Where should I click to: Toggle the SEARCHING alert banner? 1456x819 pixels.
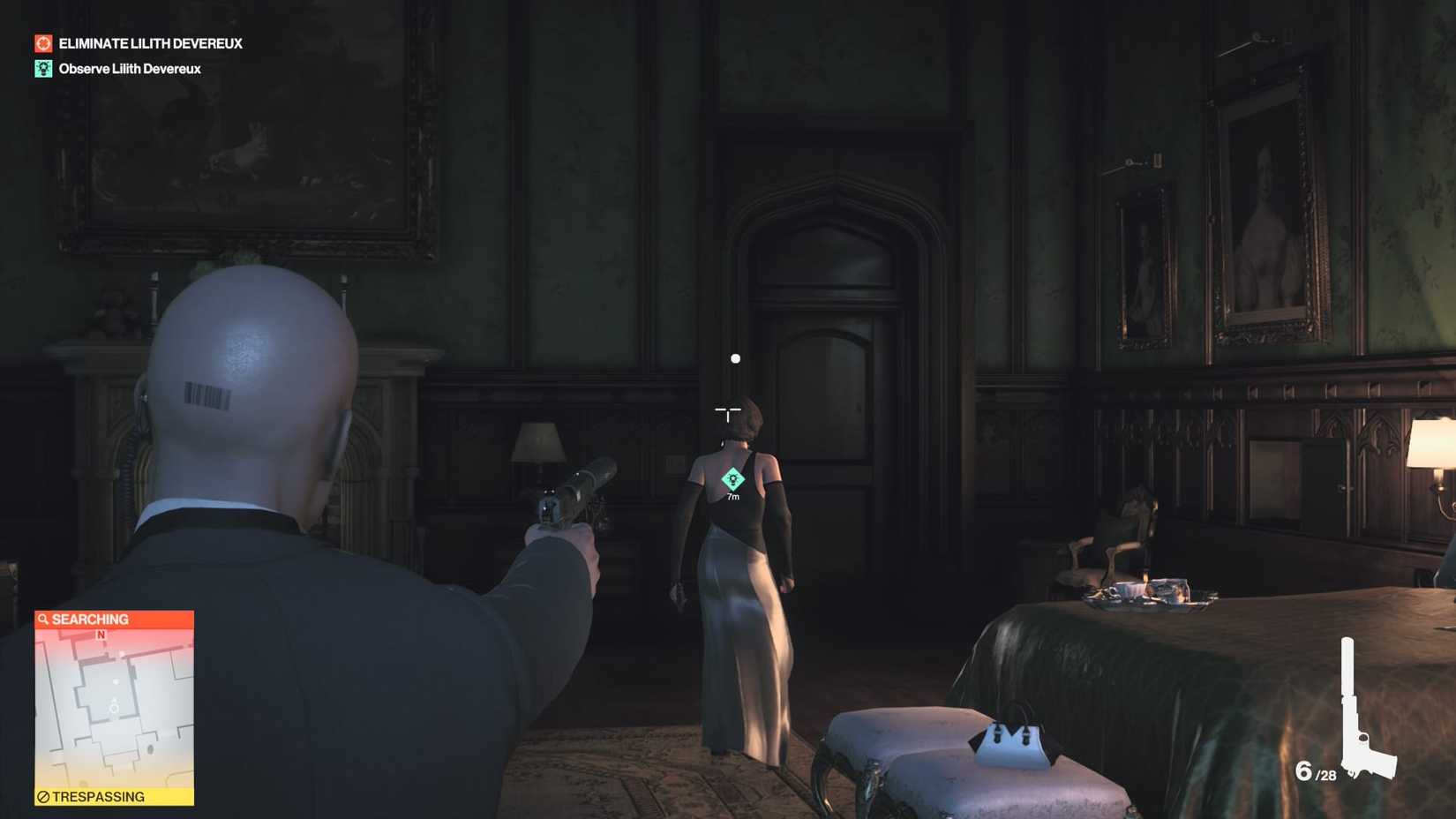tap(114, 620)
